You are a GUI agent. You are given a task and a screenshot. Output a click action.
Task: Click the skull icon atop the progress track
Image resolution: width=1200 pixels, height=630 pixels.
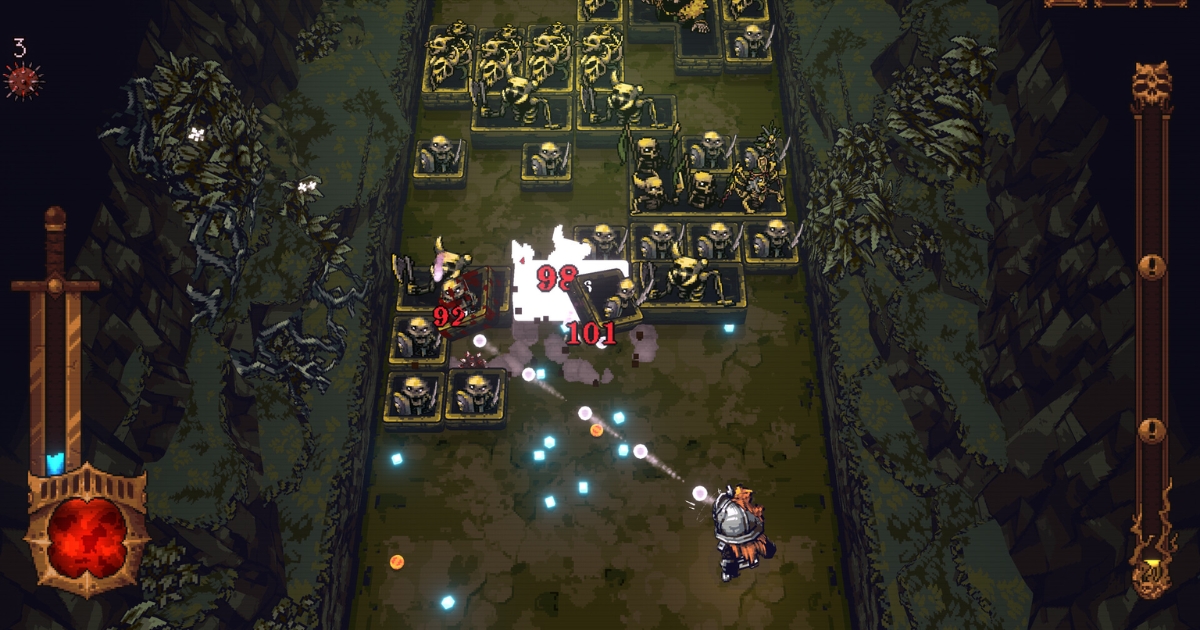(x=1152, y=88)
